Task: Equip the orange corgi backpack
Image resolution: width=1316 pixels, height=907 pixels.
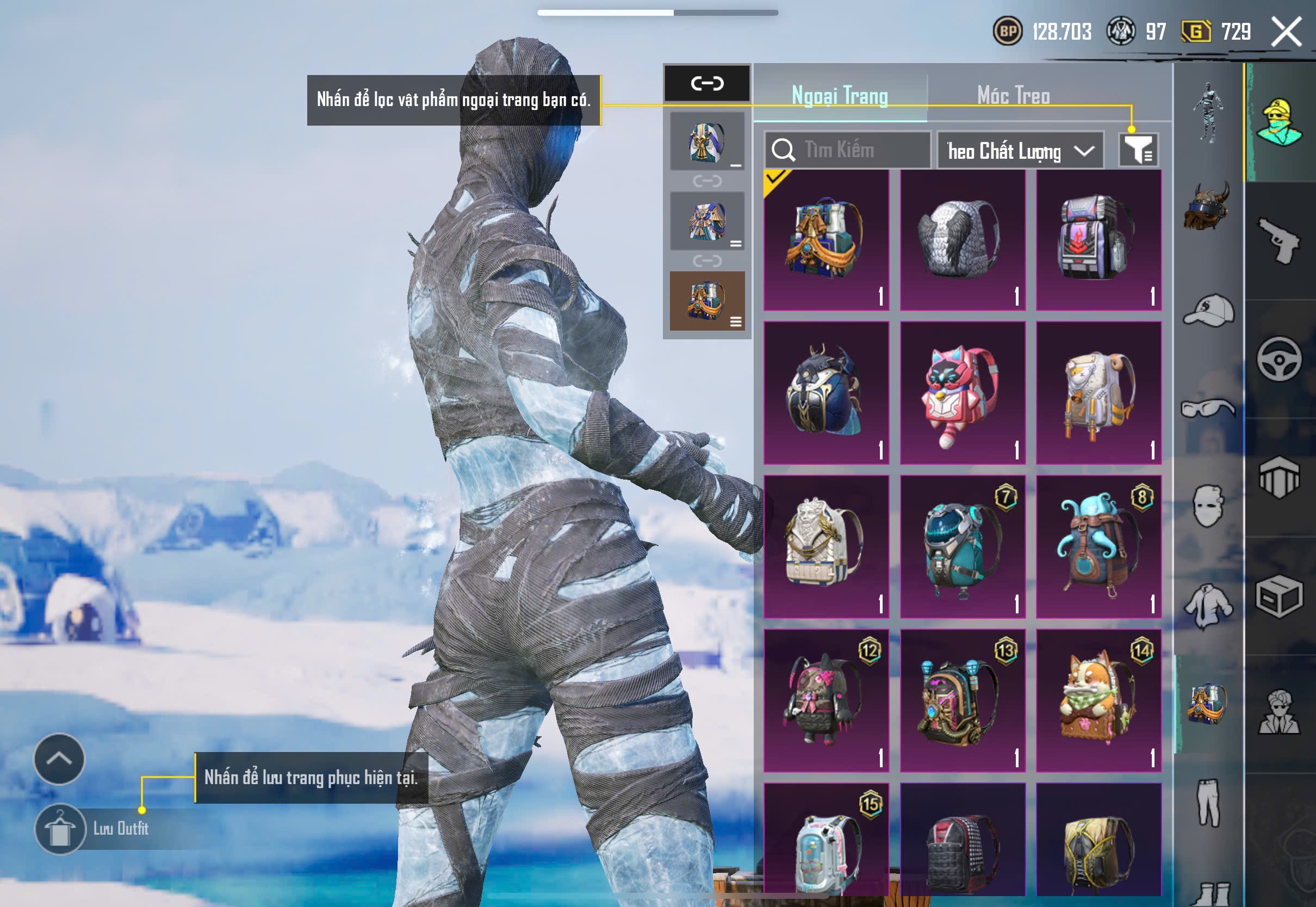Action: click(1098, 700)
